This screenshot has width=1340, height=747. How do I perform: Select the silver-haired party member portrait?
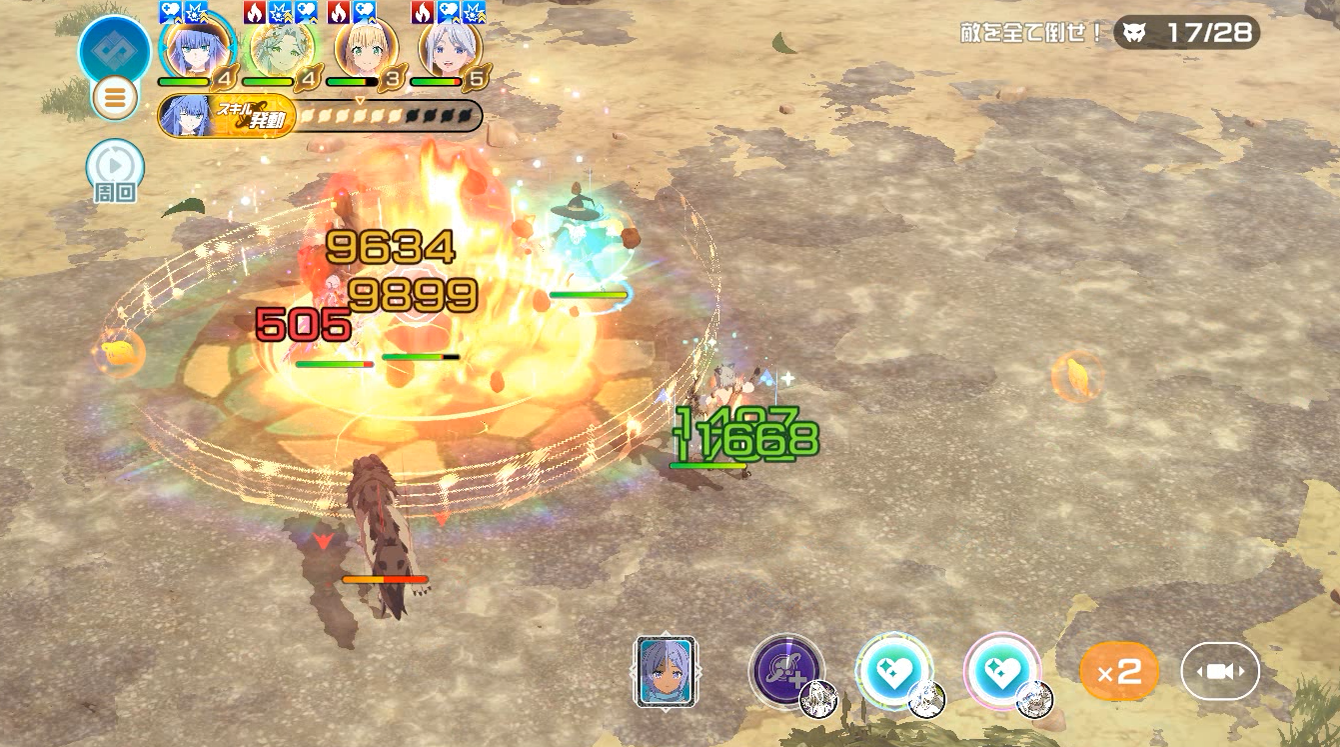[x=449, y=48]
